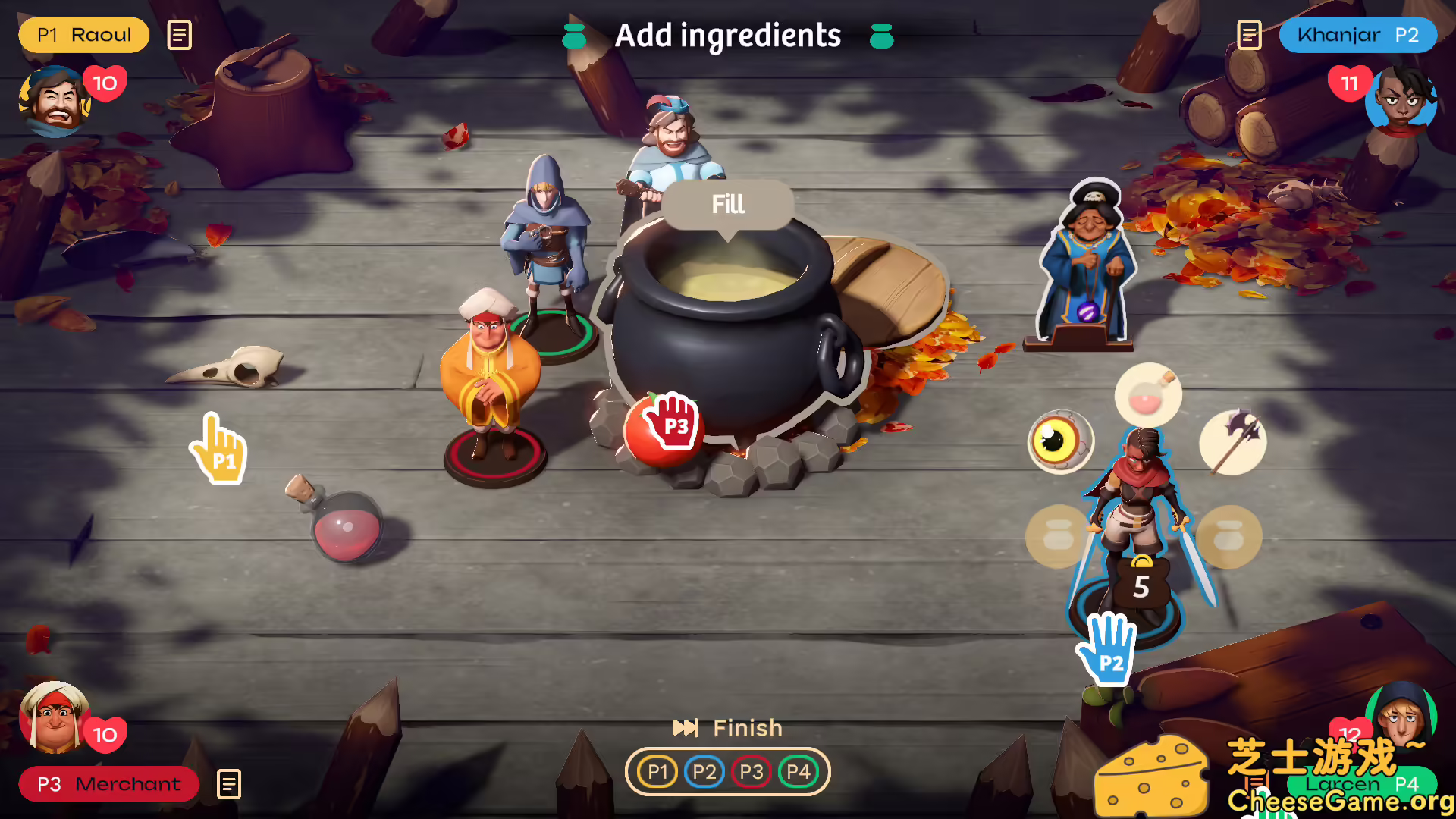Click the gold coin badge showing 5
Image resolution: width=1456 pixels, height=819 pixels.
[x=1142, y=582]
